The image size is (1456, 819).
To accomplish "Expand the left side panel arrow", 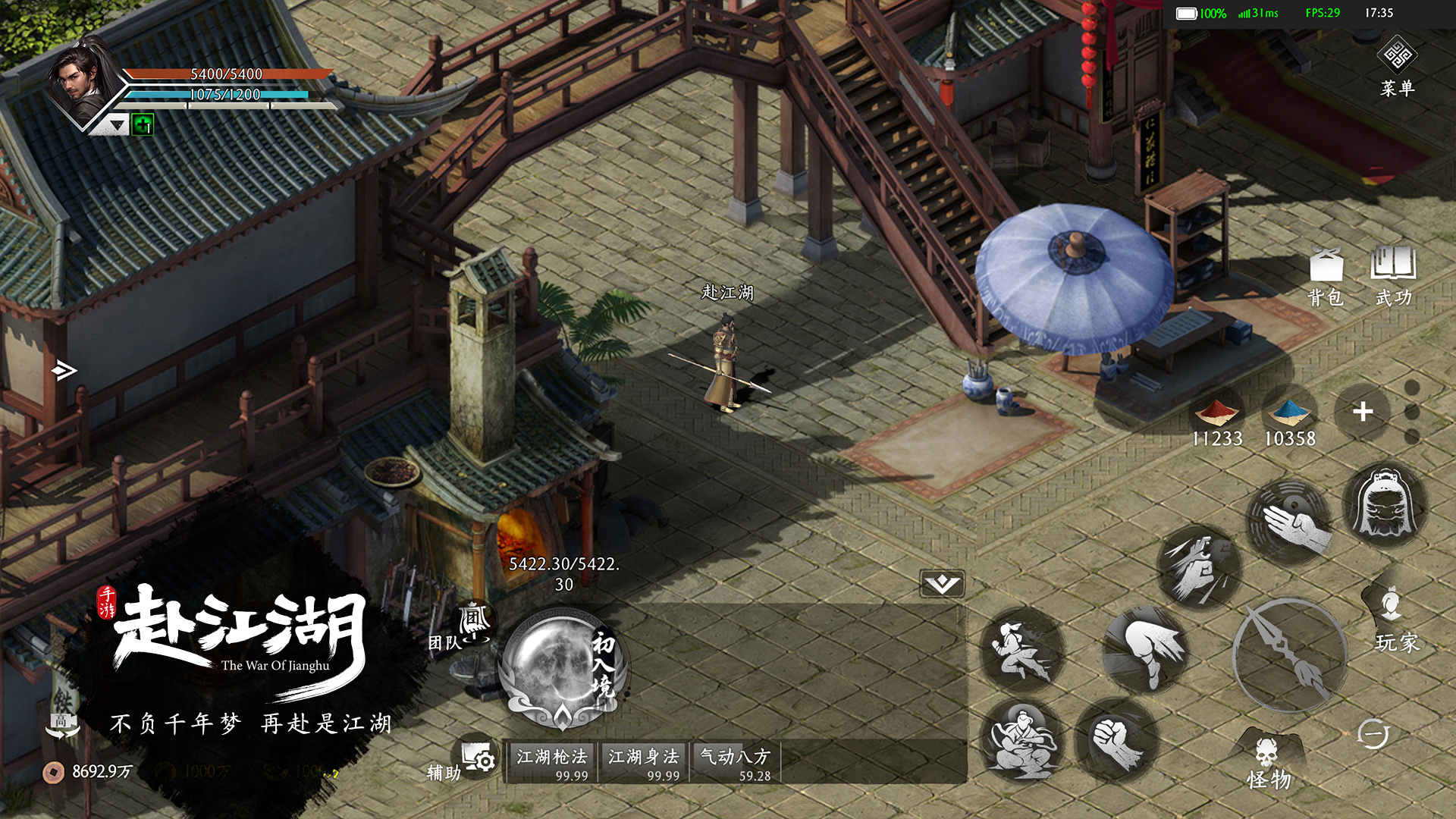I will [x=64, y=370].
